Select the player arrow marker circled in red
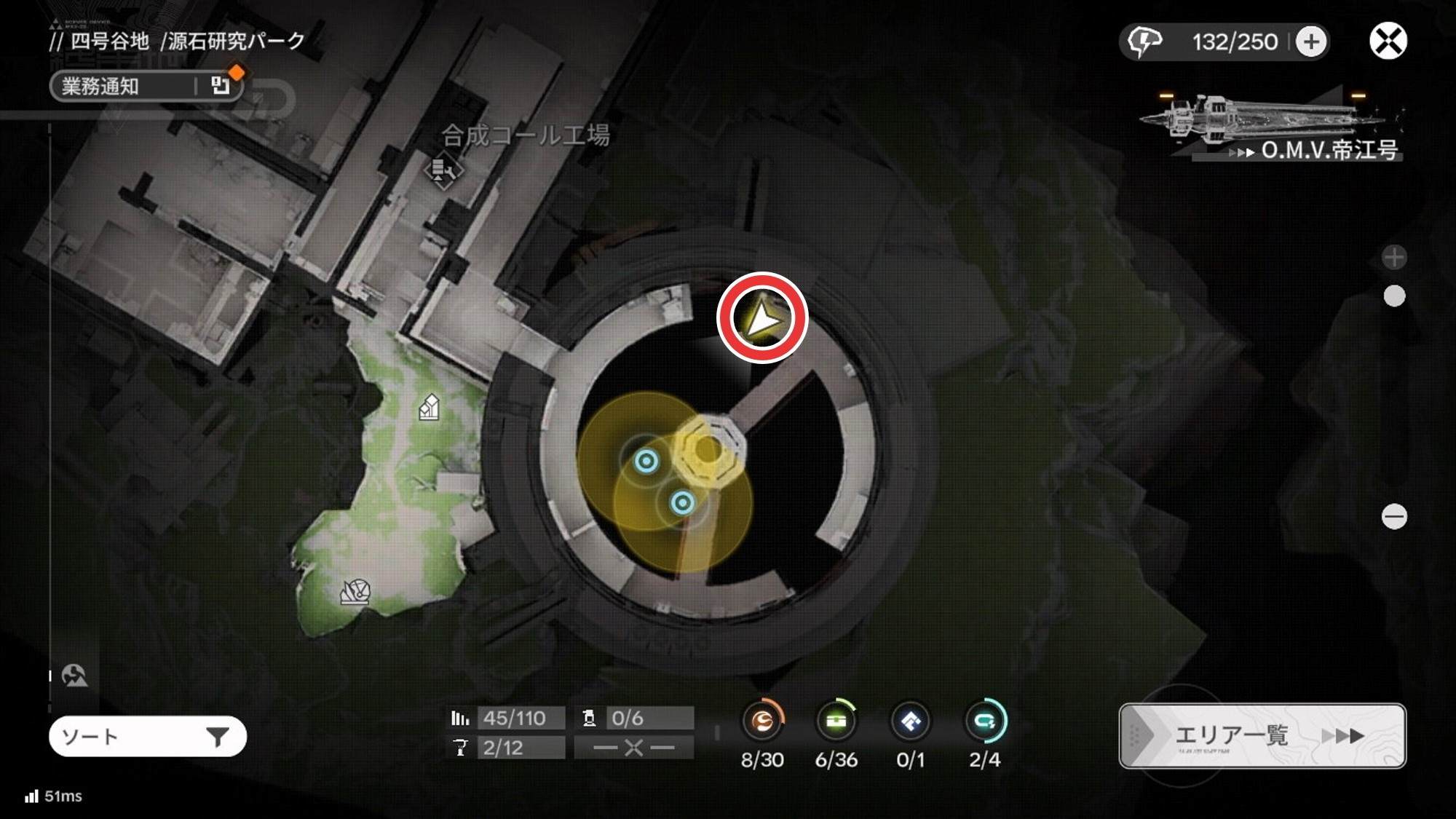Image resolution: width=1456 pixels, height=819 pixels. click(x=761, y=318)
